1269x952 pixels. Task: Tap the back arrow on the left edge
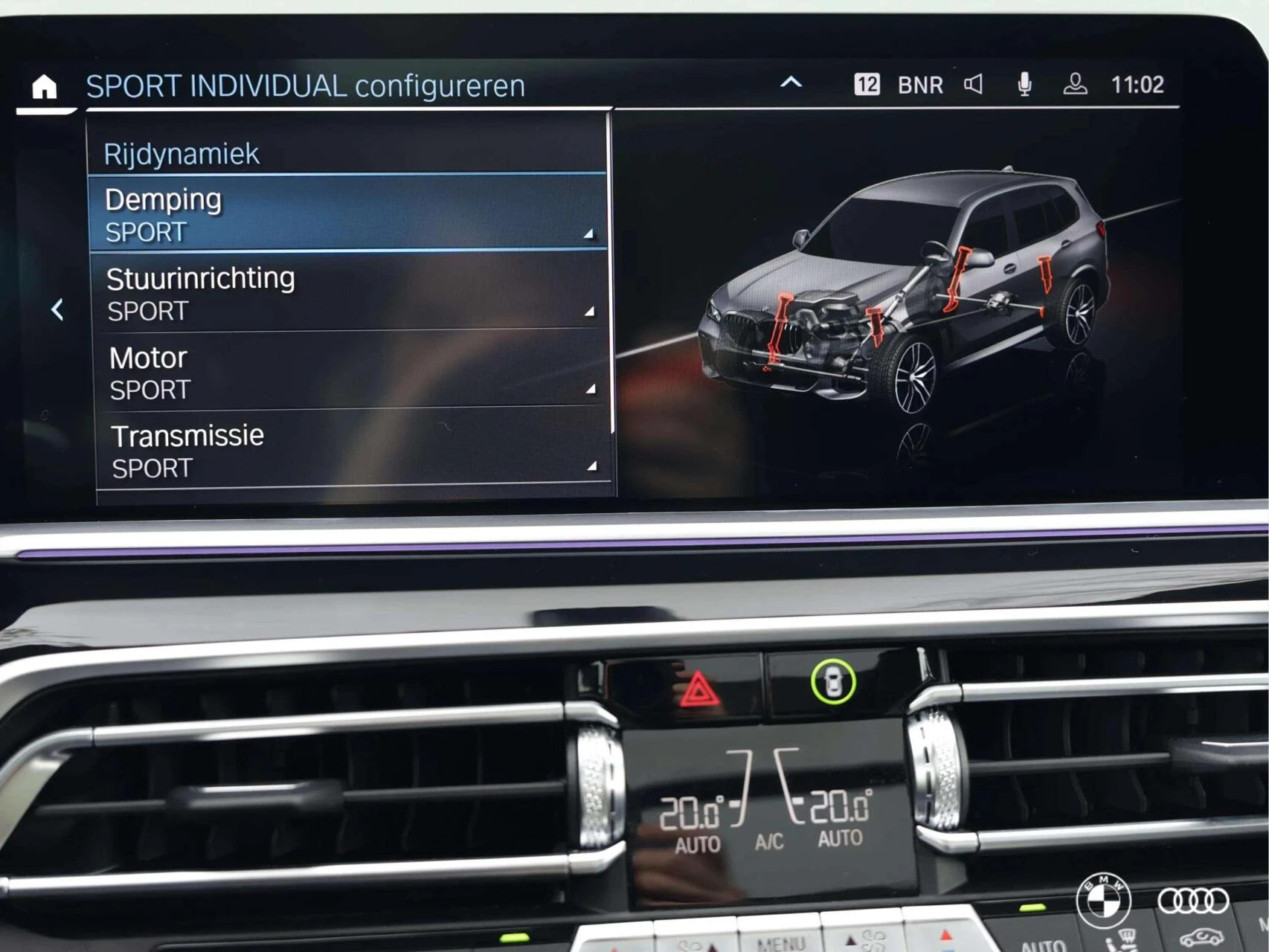(57, 308)
